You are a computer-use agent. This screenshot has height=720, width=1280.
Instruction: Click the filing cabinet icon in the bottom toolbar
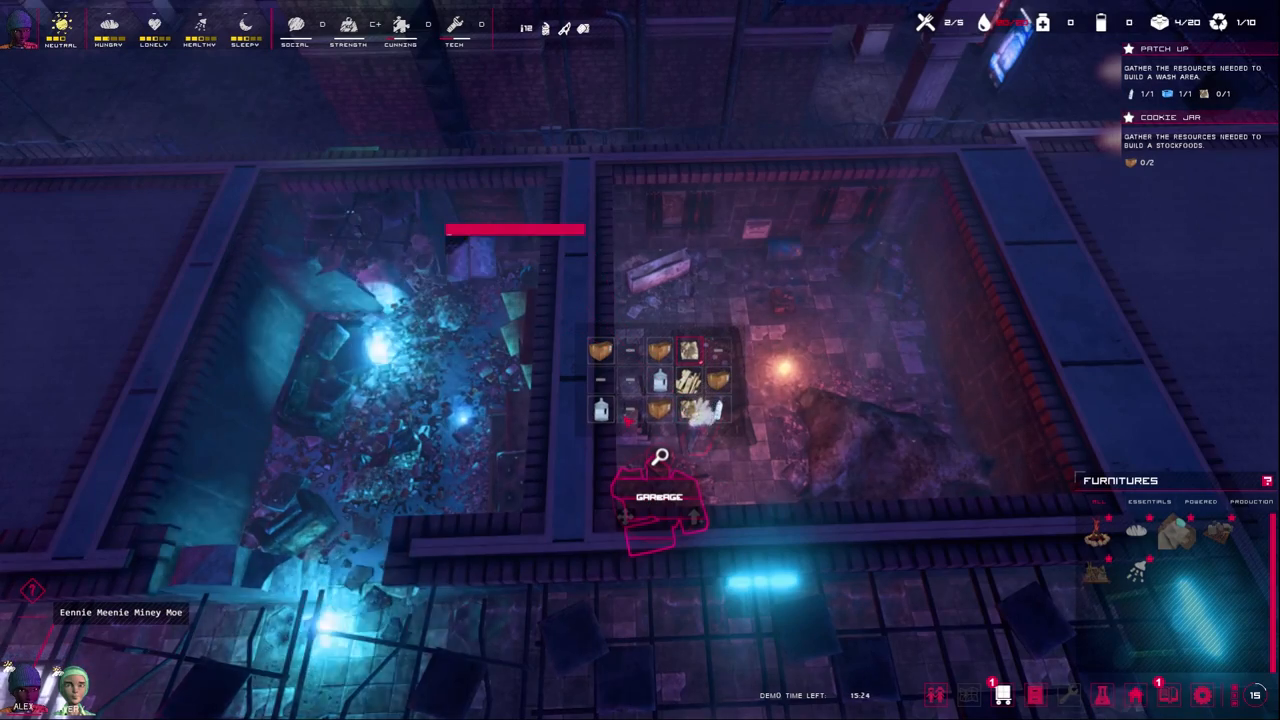coord(1035,695)
